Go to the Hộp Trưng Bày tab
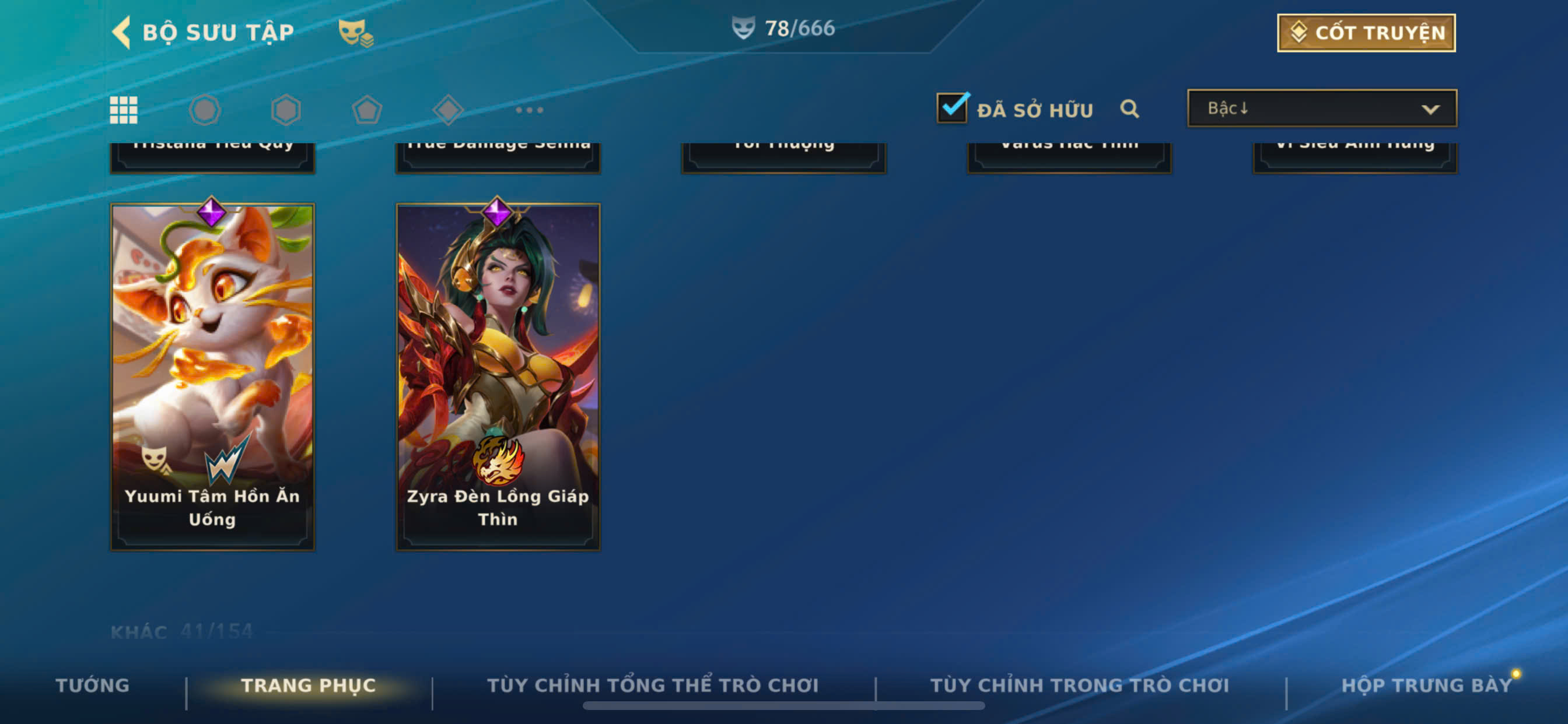1568x724 pixels. coord(1426,685)
